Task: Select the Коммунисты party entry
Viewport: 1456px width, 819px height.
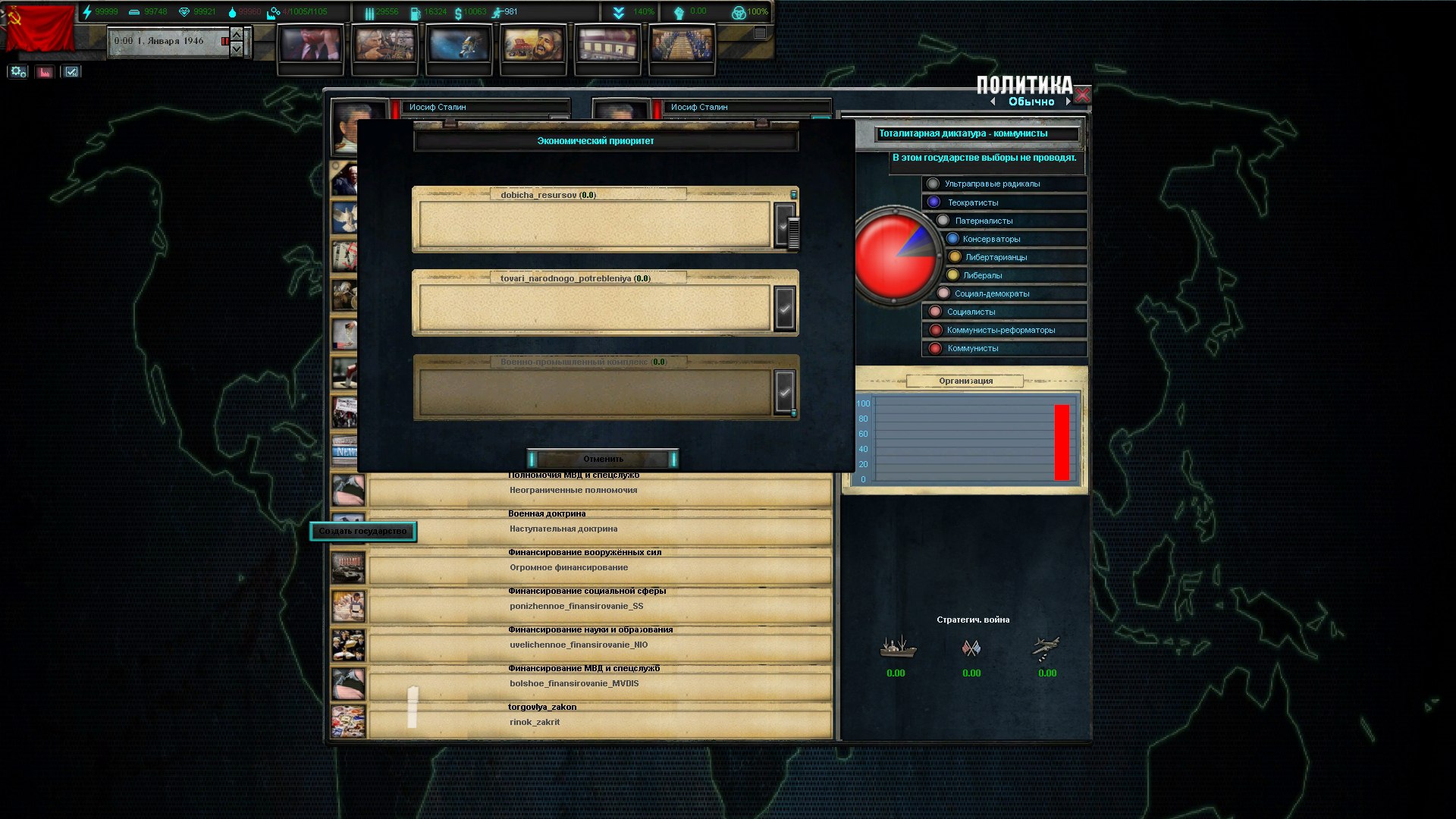Action: click(972, 348)
